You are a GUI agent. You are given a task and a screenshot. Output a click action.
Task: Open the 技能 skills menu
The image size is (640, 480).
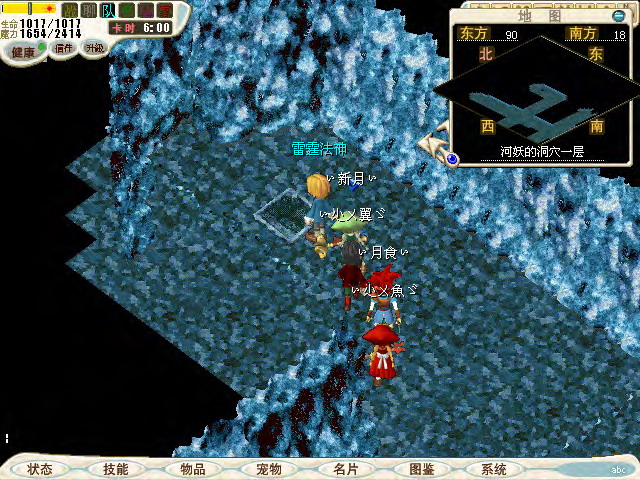click(115, 469)
